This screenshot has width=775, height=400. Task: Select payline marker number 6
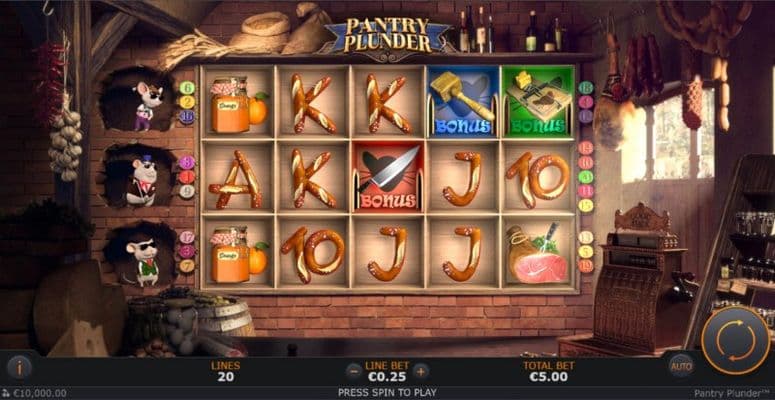pos(187,88)
